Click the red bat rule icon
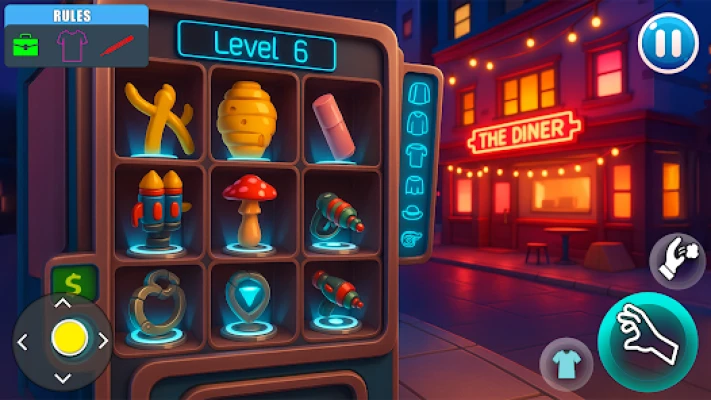The height and width of the screenshot is (400, 711). click(x=117, y=44)
